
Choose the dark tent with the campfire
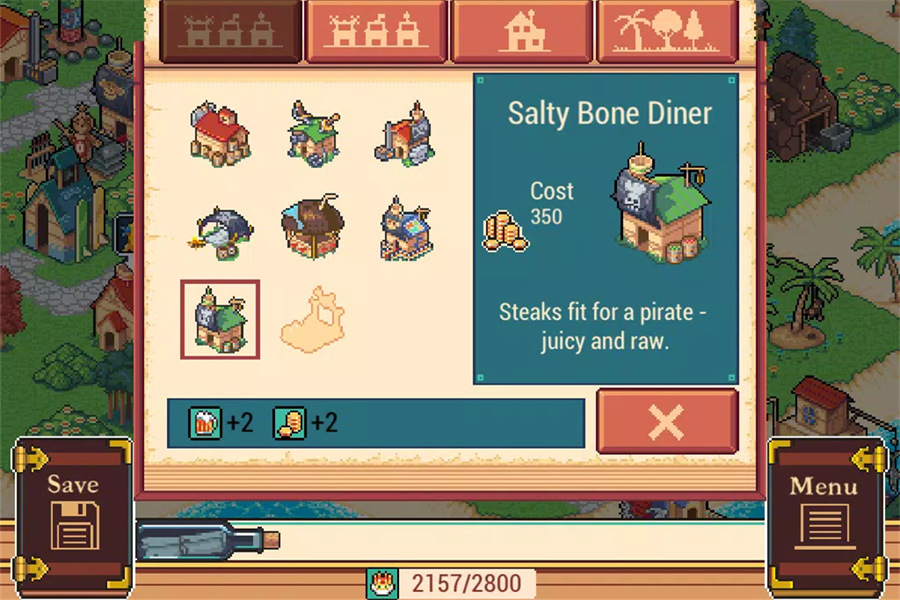[220, 228]
